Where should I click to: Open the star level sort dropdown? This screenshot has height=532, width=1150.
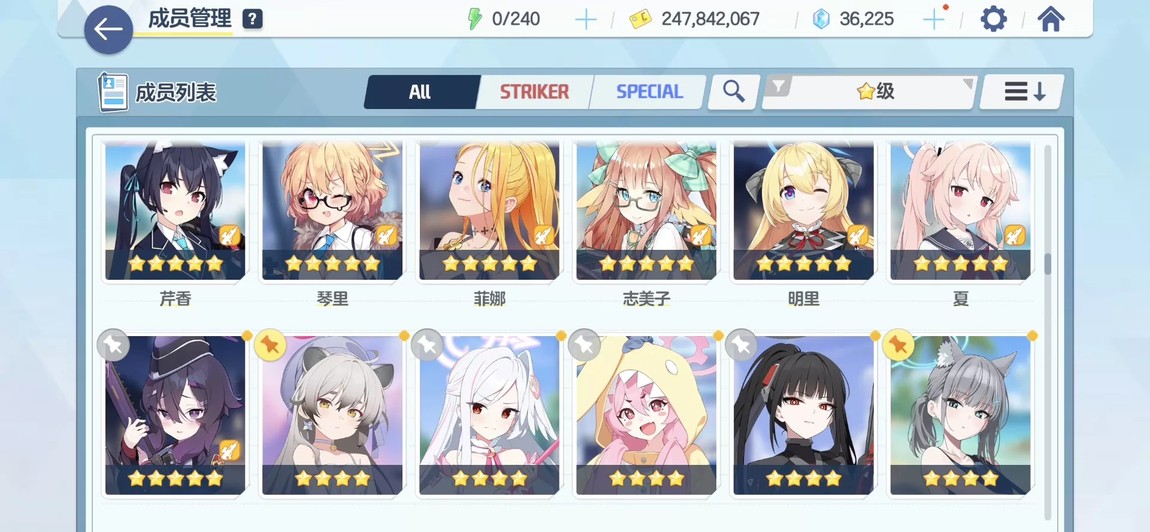(868, 92)
